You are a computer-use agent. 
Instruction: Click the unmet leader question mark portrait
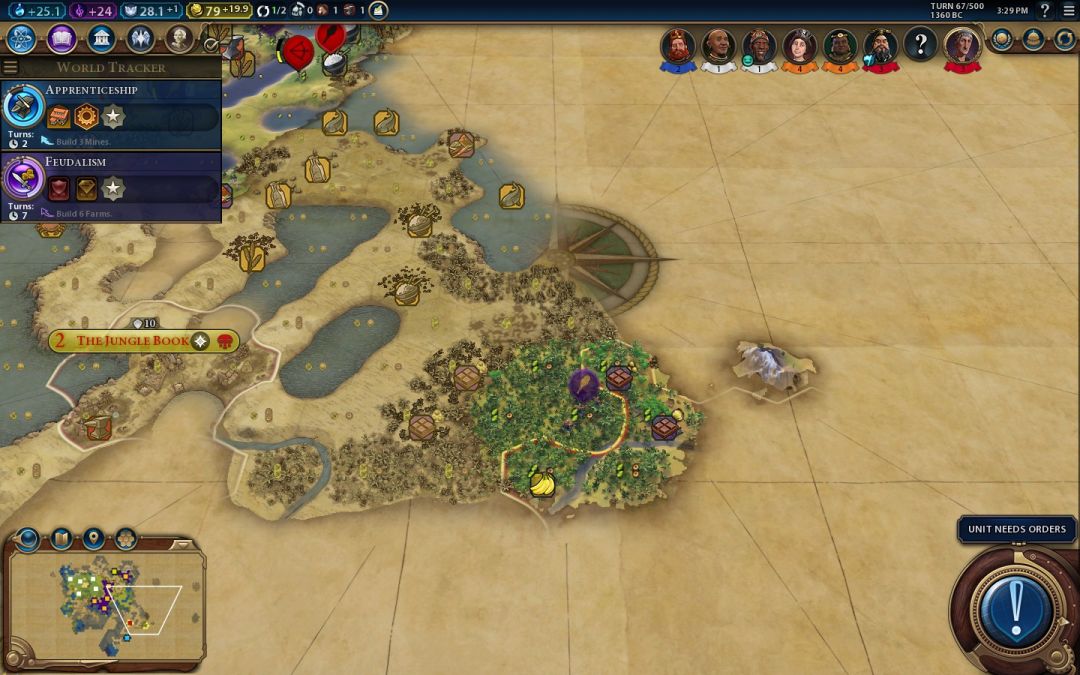coord(920,45)
